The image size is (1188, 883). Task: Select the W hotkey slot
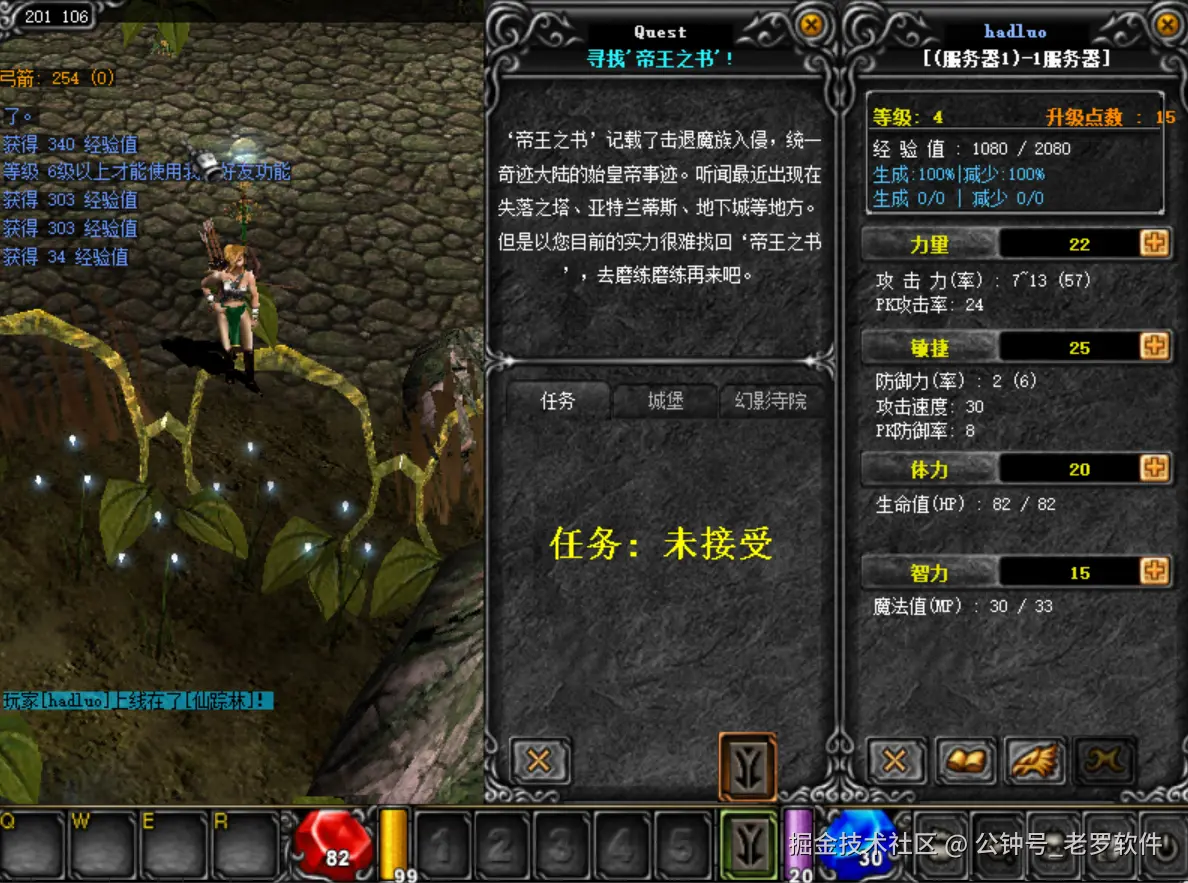[x=101, y=844]
